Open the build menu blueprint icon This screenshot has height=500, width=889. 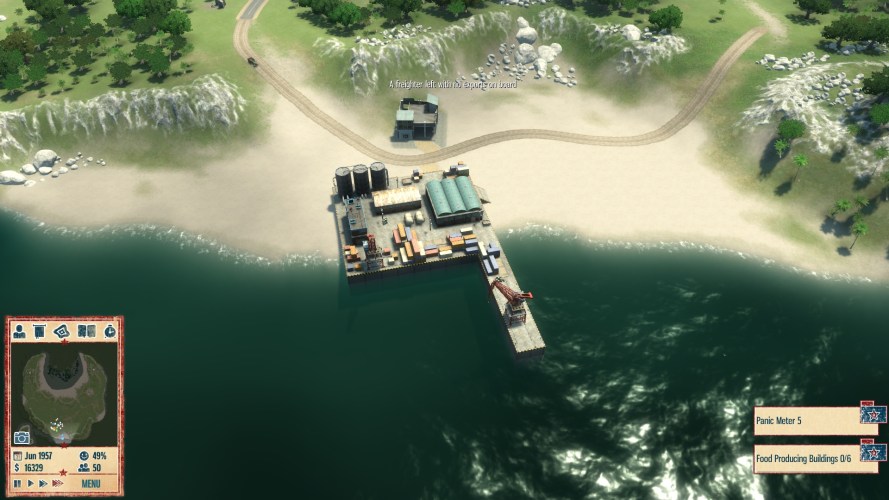[62, 331]
